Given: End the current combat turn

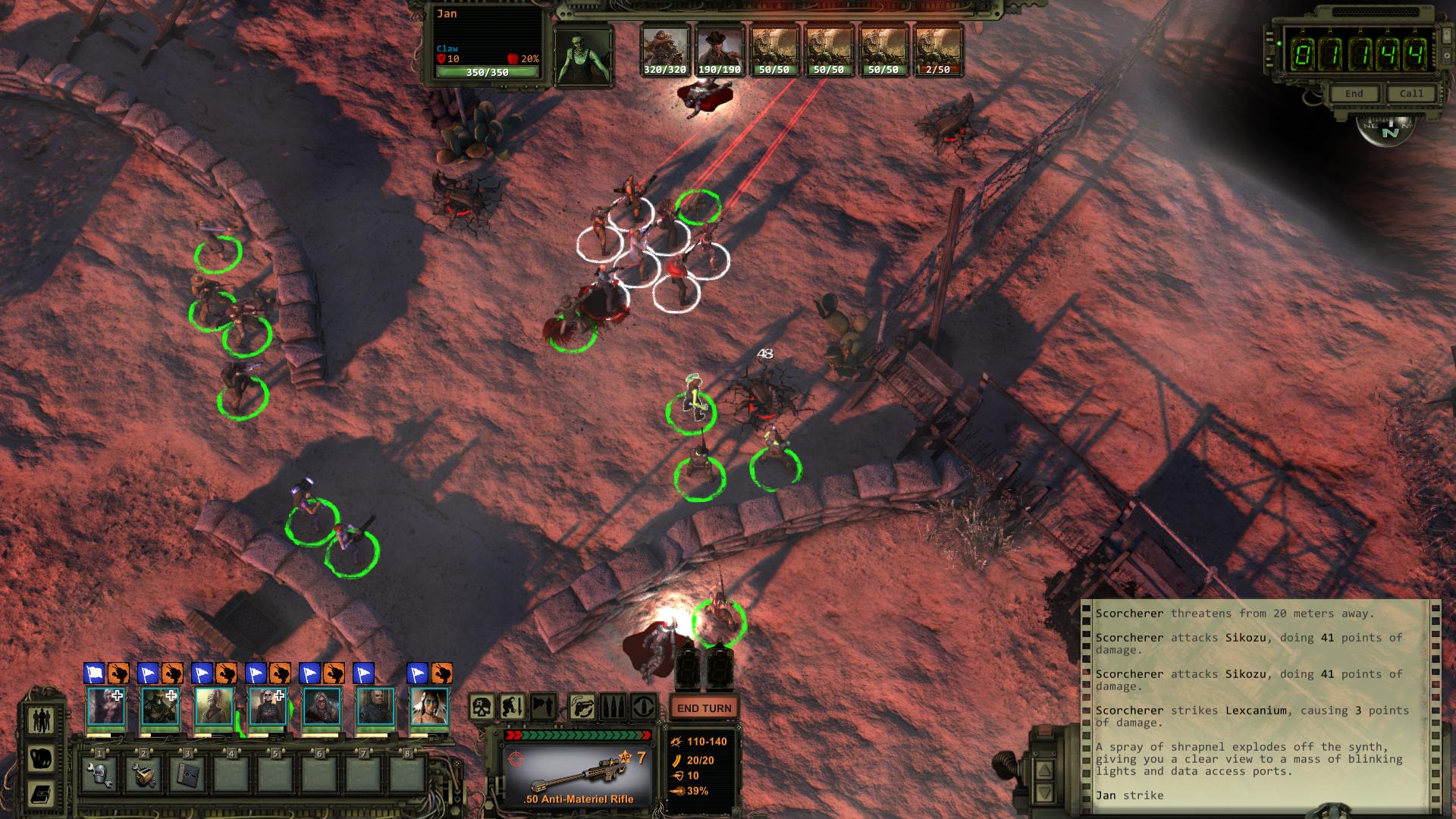Looking at the screenshot, I should coord(704,708).
